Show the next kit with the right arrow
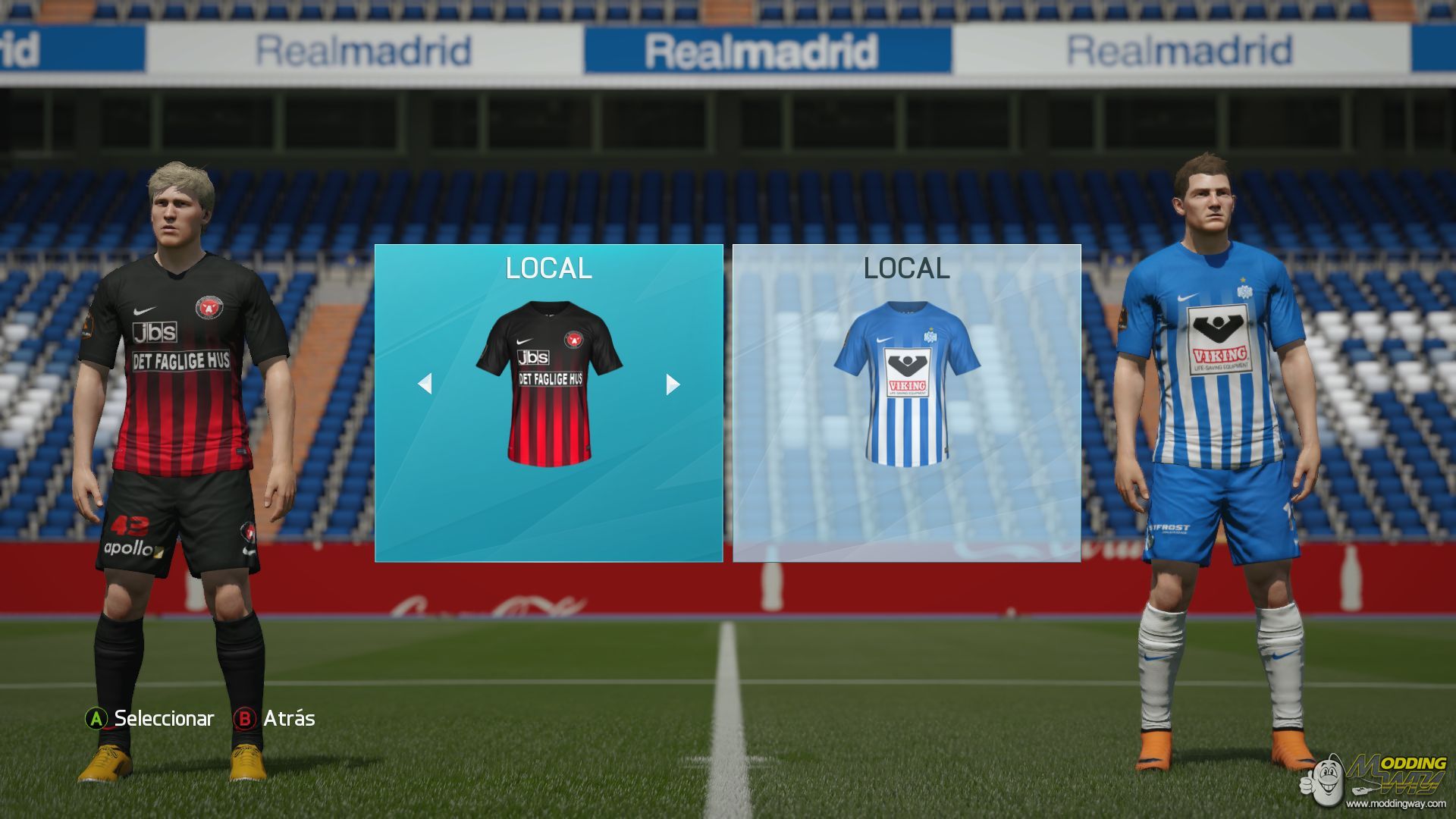The width and height of the screenshot is (1456, 819). (x=672, y=384)
